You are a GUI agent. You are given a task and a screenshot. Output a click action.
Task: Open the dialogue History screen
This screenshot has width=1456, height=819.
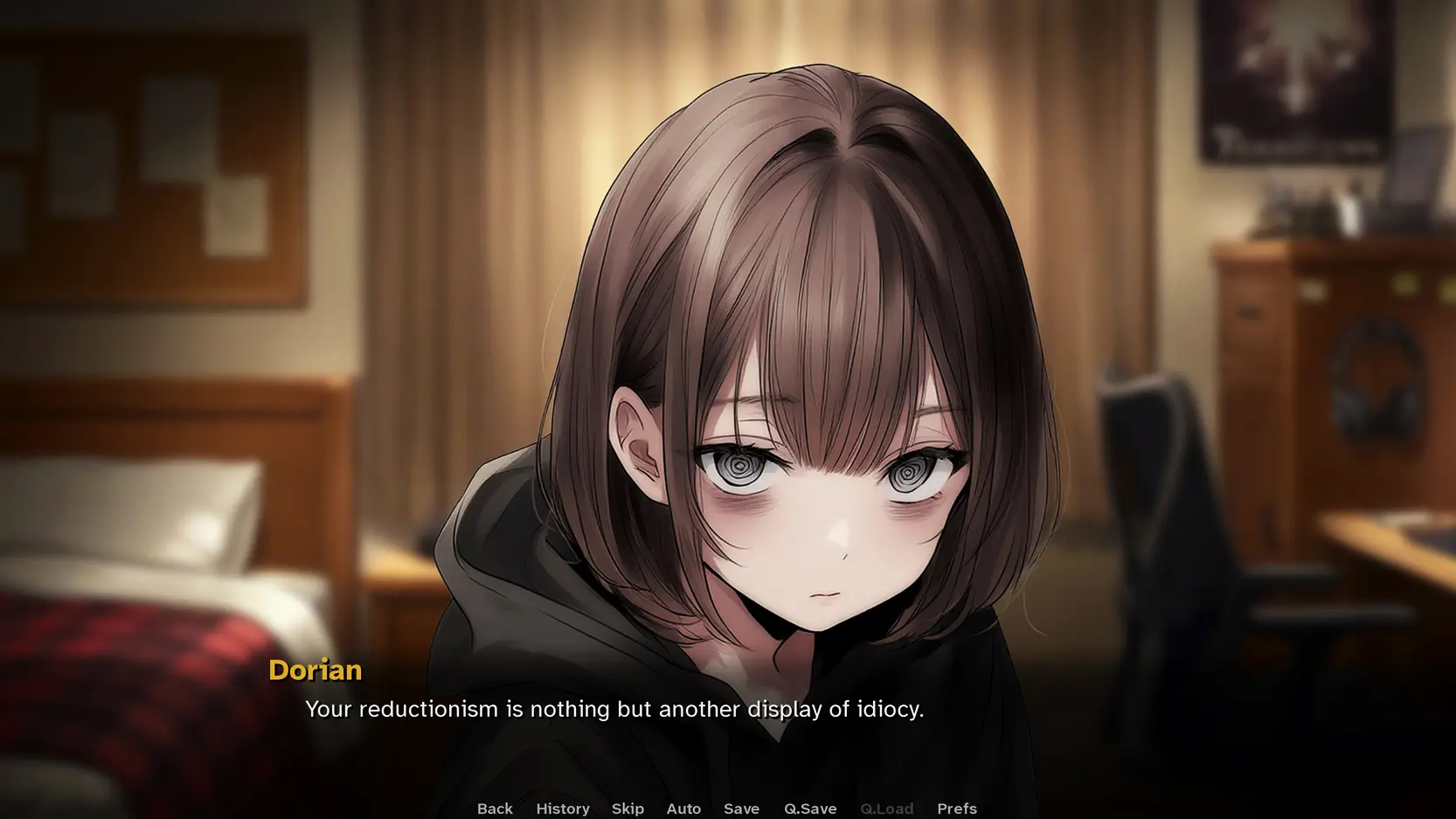[x=562, y=809]
